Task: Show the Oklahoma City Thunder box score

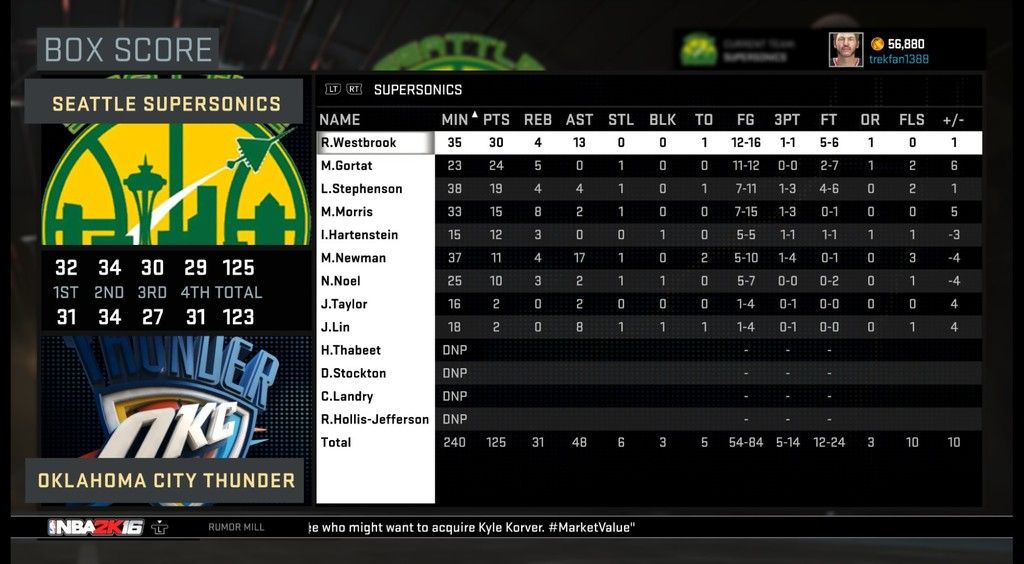Action: point(166,481)
